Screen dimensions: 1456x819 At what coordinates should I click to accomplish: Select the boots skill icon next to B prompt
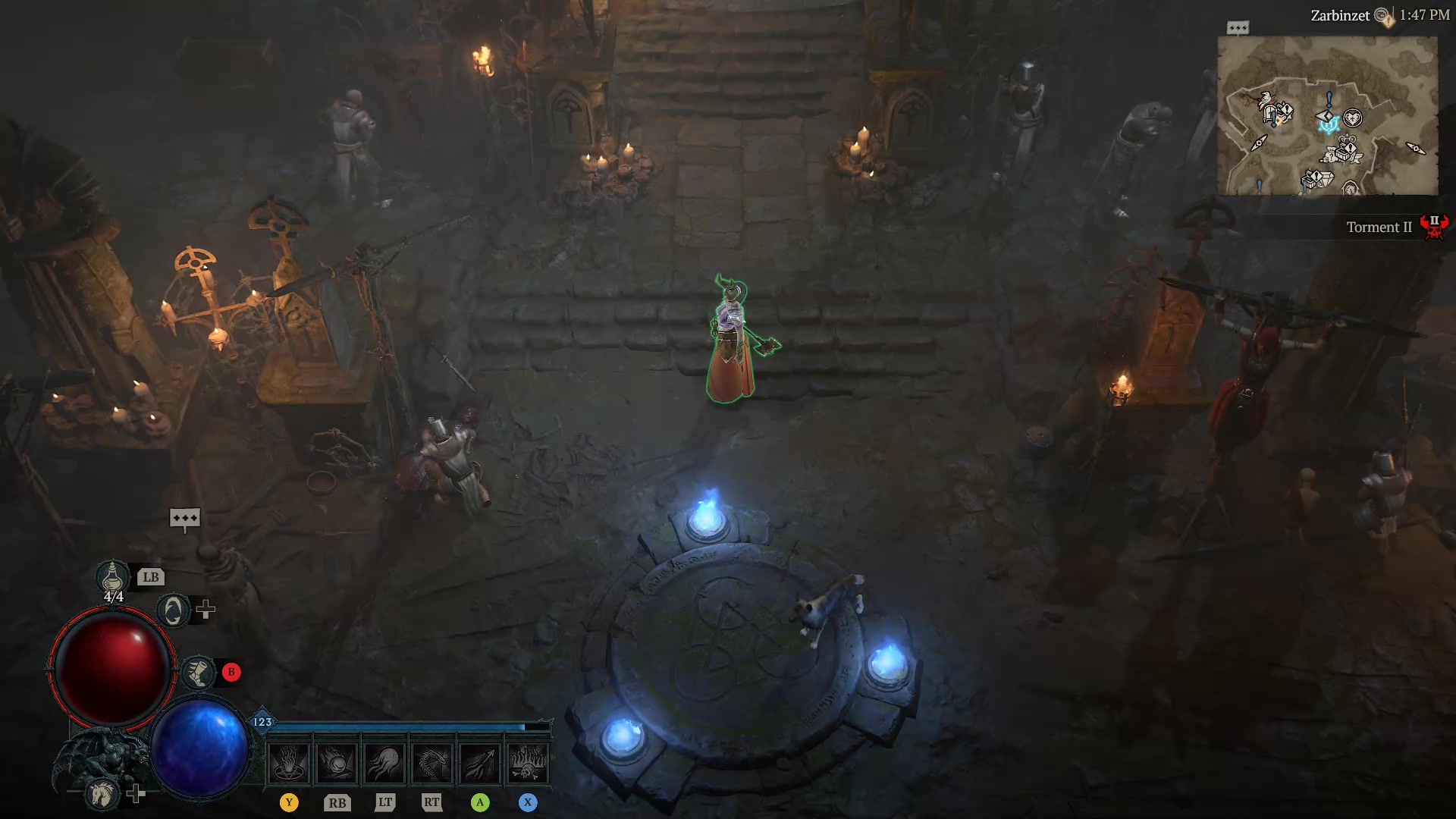[199, 670]
